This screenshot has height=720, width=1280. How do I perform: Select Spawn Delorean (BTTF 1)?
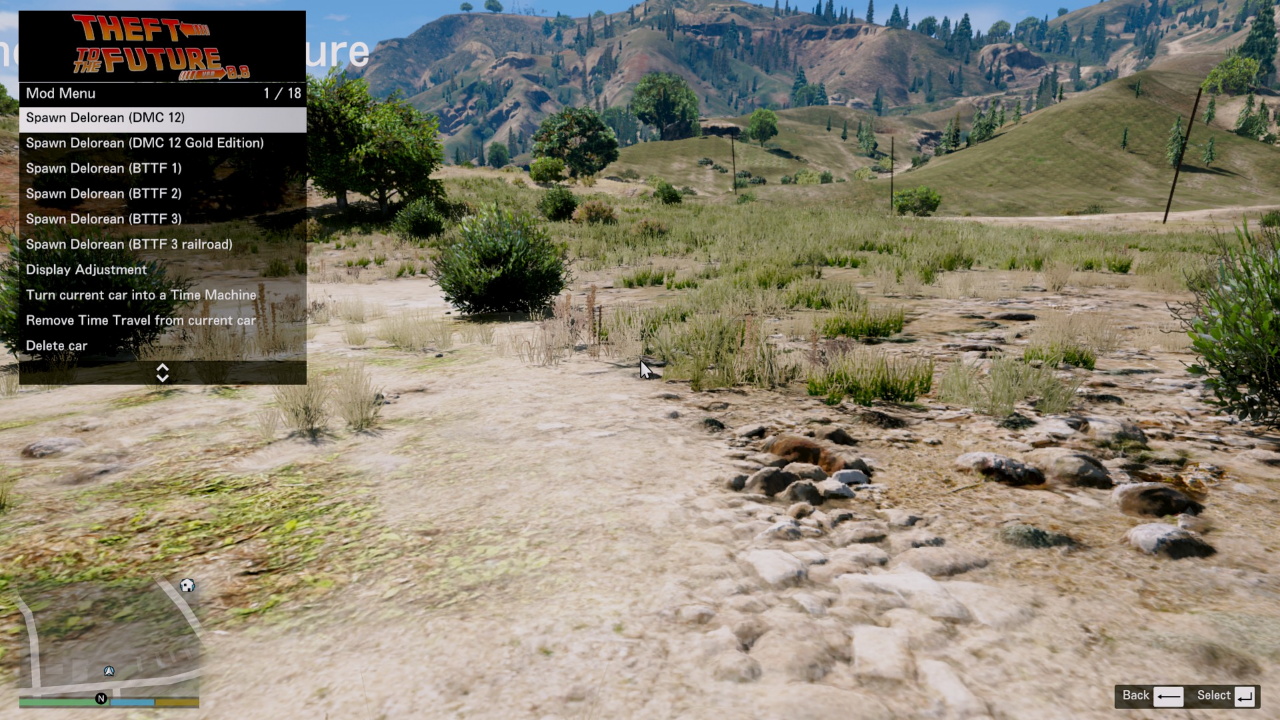[162, 168]
